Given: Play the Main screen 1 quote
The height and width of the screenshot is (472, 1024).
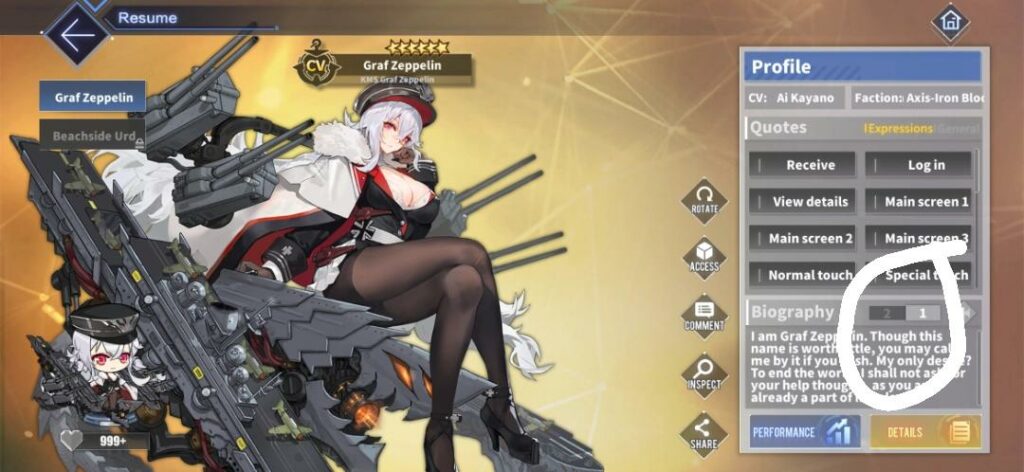Looking at the screenshot, I should [x=920, y=201].
